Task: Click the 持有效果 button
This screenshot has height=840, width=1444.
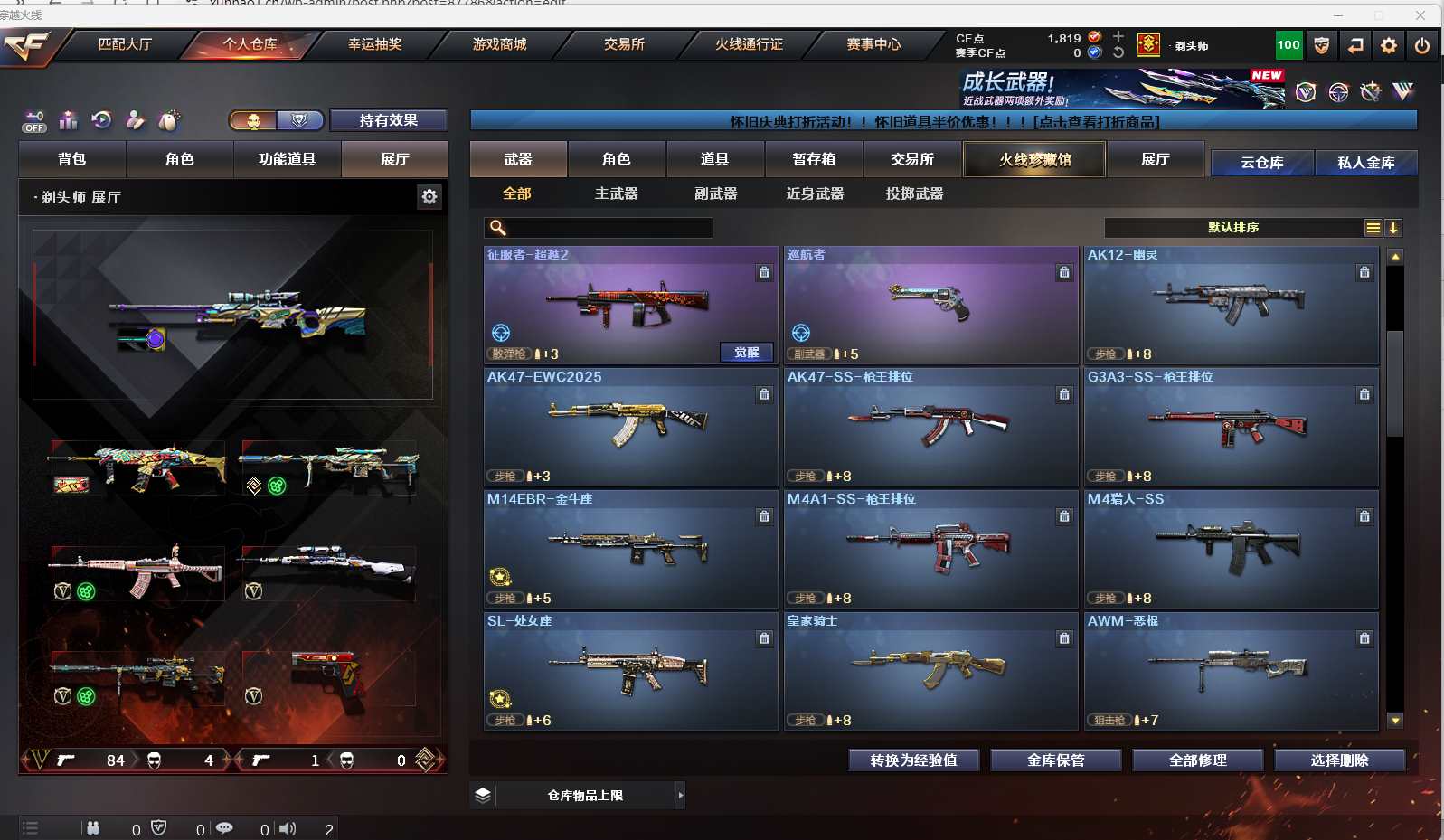Action: click(388, 120)
